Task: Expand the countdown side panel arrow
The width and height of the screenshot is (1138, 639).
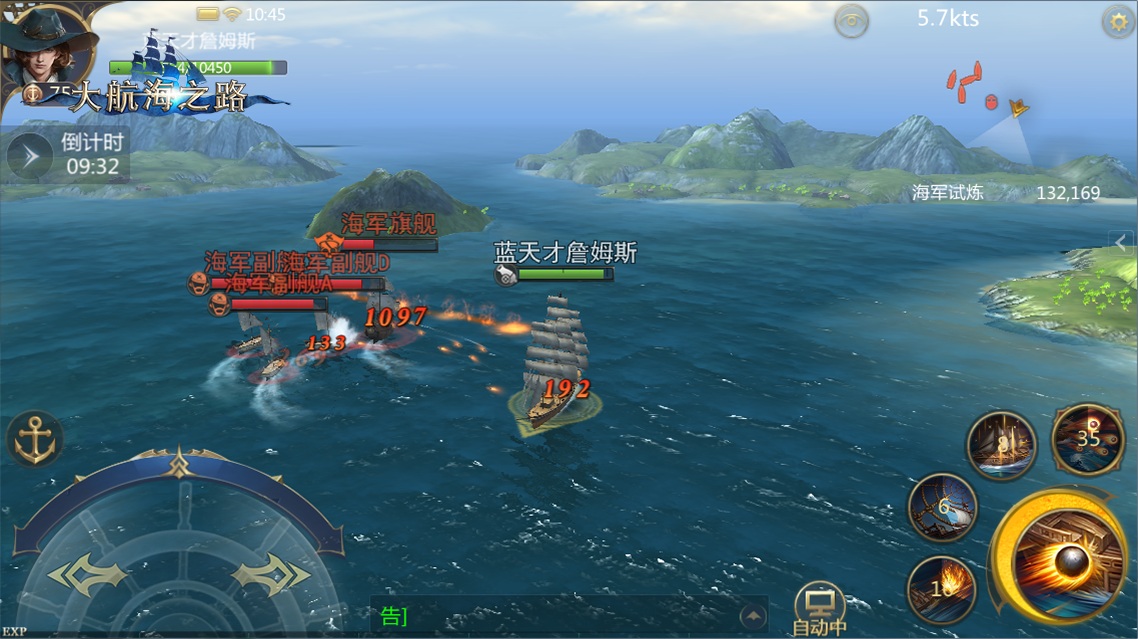Action: coord(30,156)
